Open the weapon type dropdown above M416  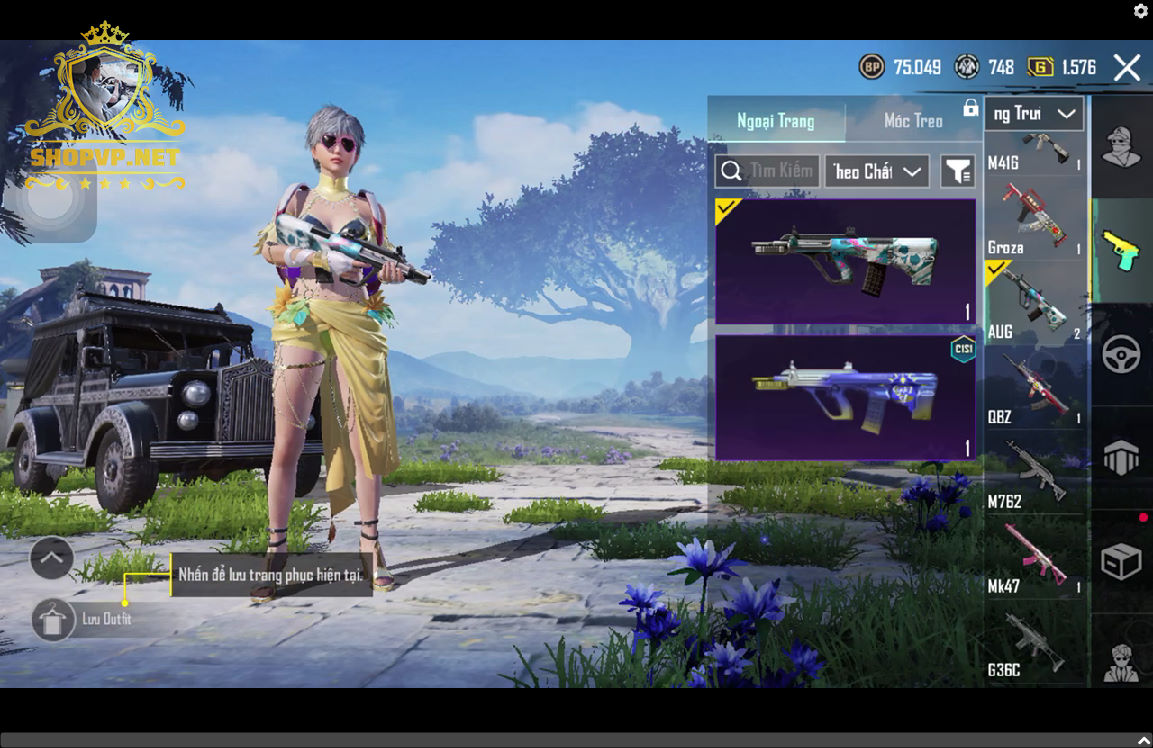[x=1034, y=114]
